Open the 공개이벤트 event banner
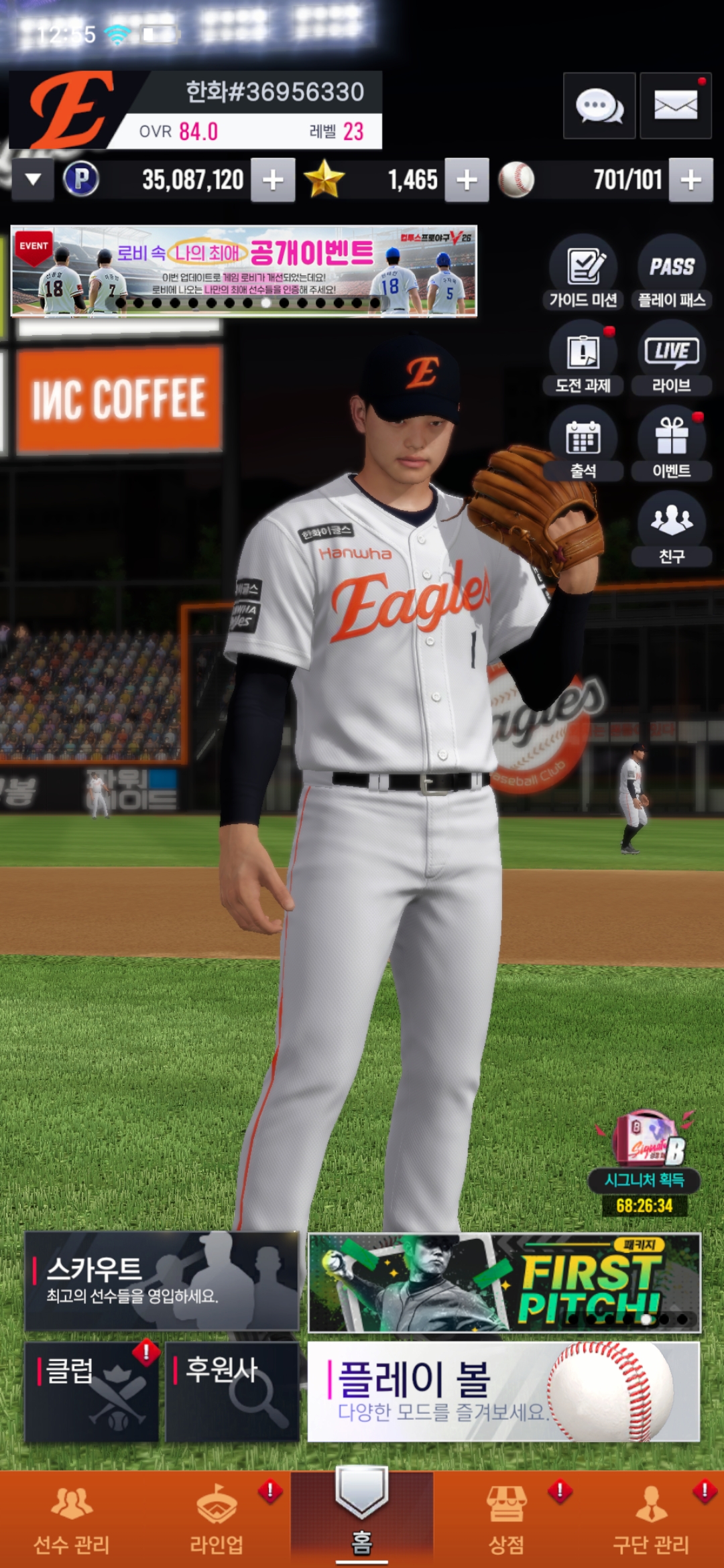724x1568 pixels. (244, 271)
